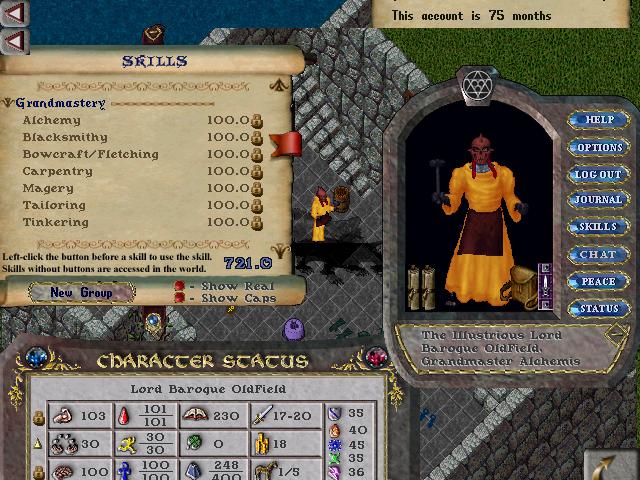The width and height of the screenshot is (640, 480).
Task: Toggle the lock next to Tinkering skill
Action: (257, 222)
